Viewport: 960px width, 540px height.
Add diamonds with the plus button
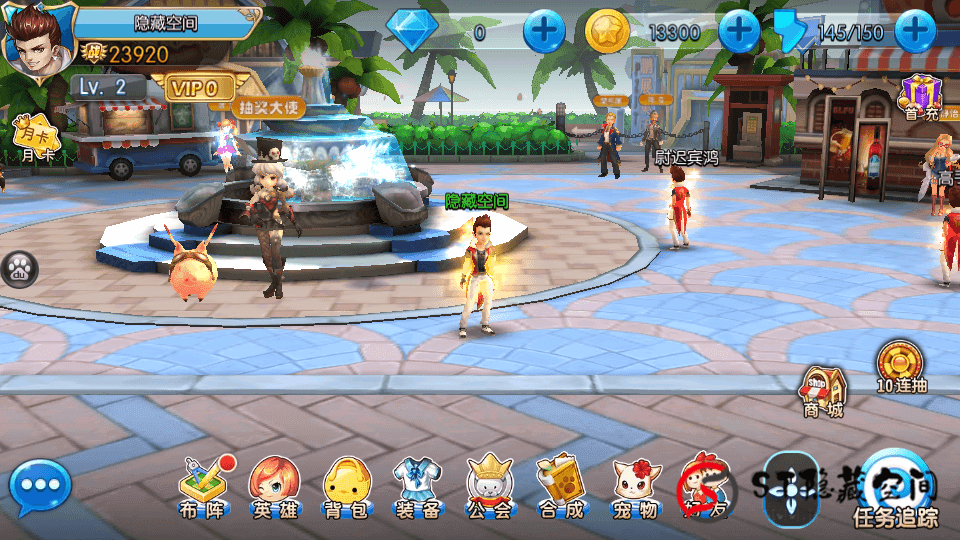coord(545,32)
